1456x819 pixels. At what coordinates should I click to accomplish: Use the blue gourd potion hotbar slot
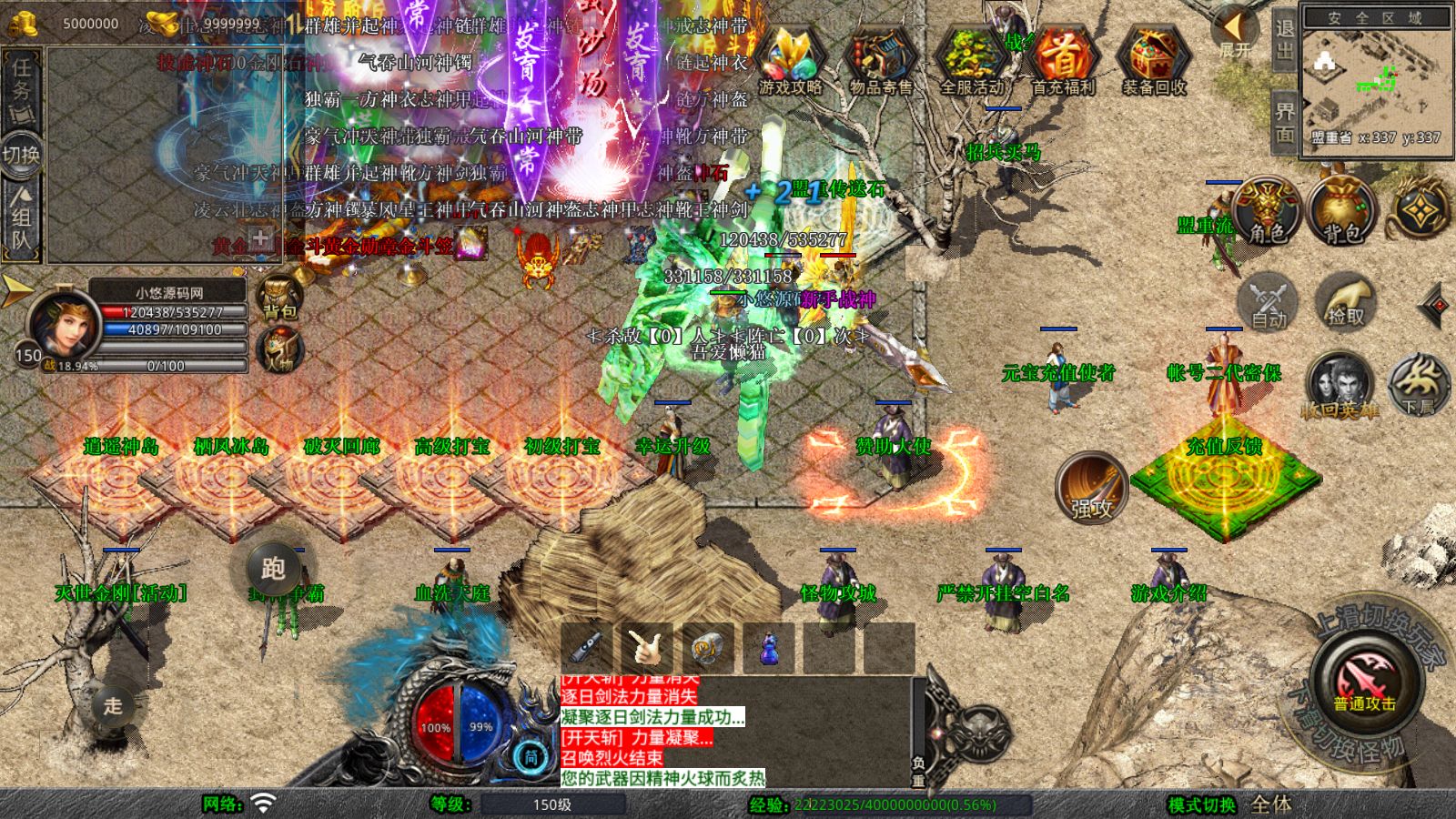coord(769,649)
